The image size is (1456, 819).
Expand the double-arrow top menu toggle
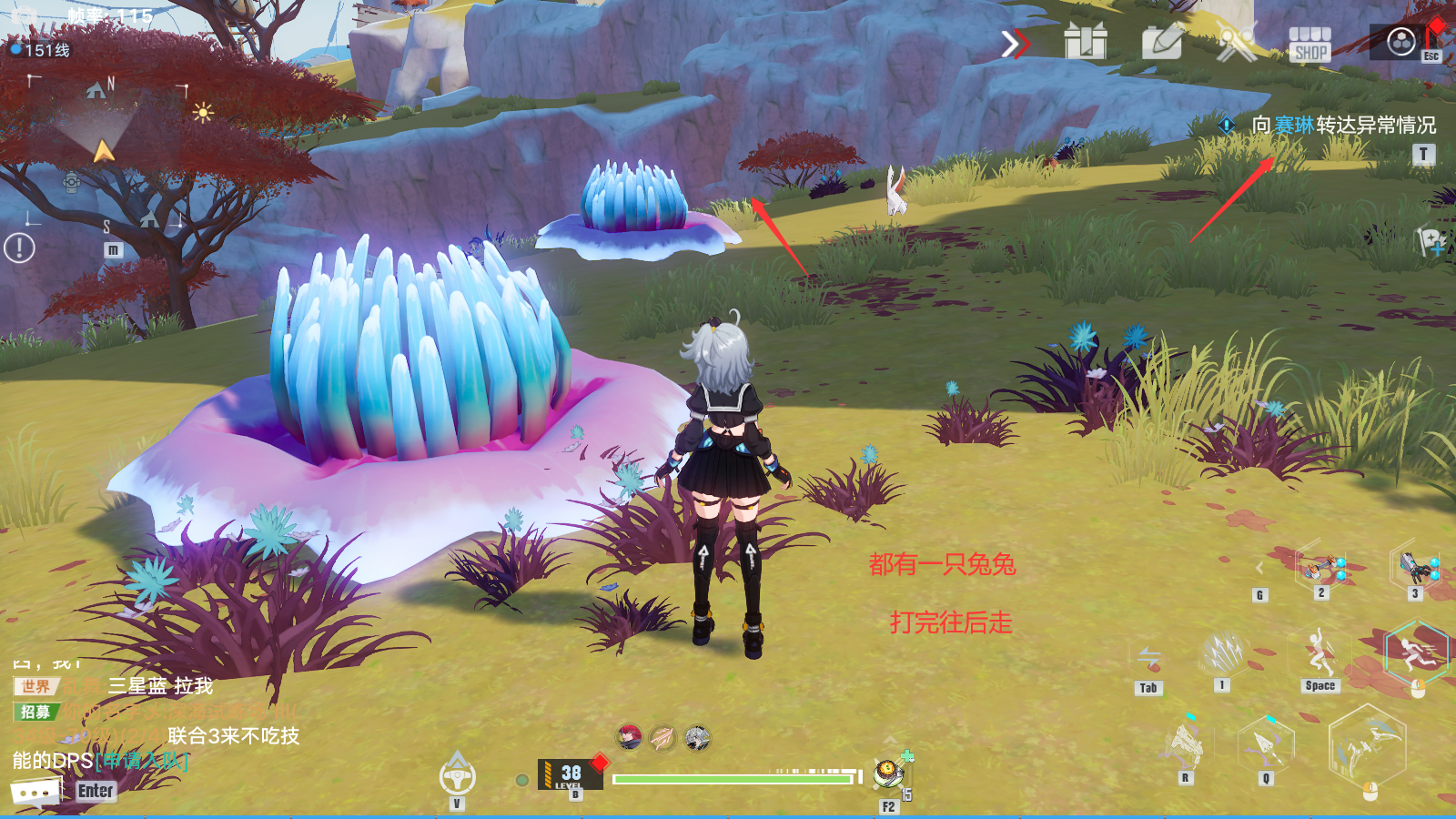click(1015, 43)
